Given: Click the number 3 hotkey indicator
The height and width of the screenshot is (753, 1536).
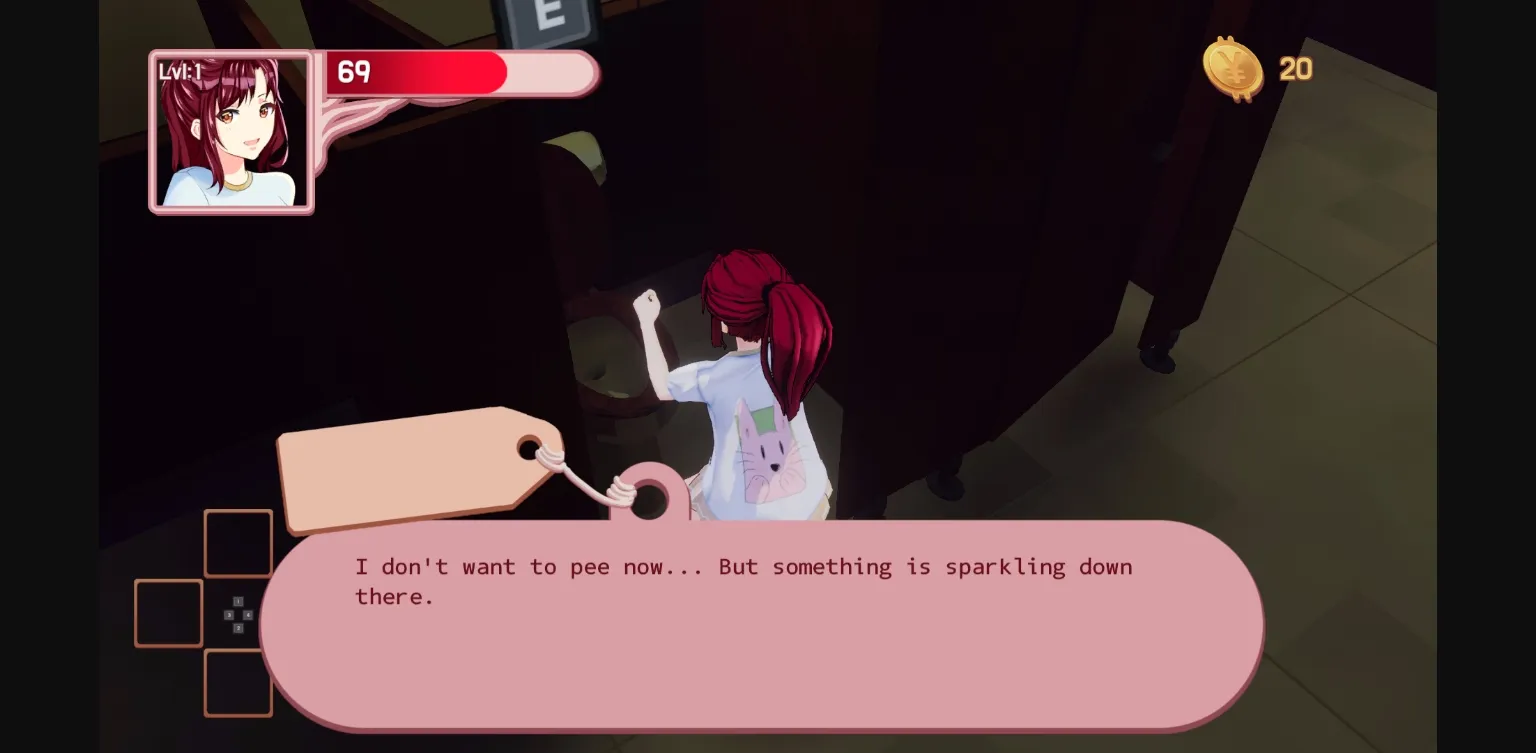Looking at the screenshot, I should pyautogui.click(x=229, y=615).
